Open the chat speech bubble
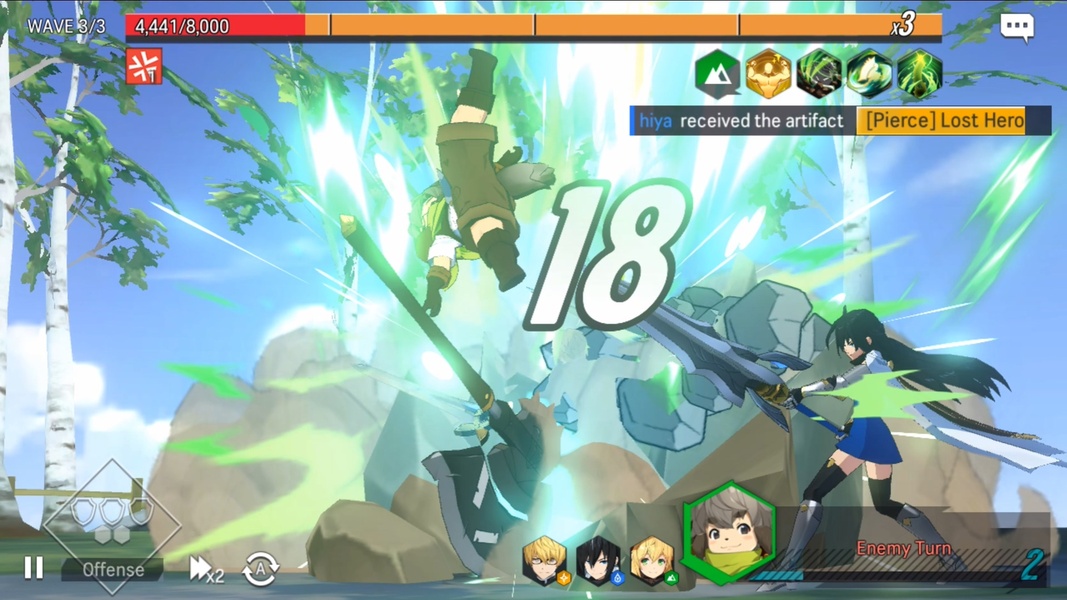 (1016, 27)
